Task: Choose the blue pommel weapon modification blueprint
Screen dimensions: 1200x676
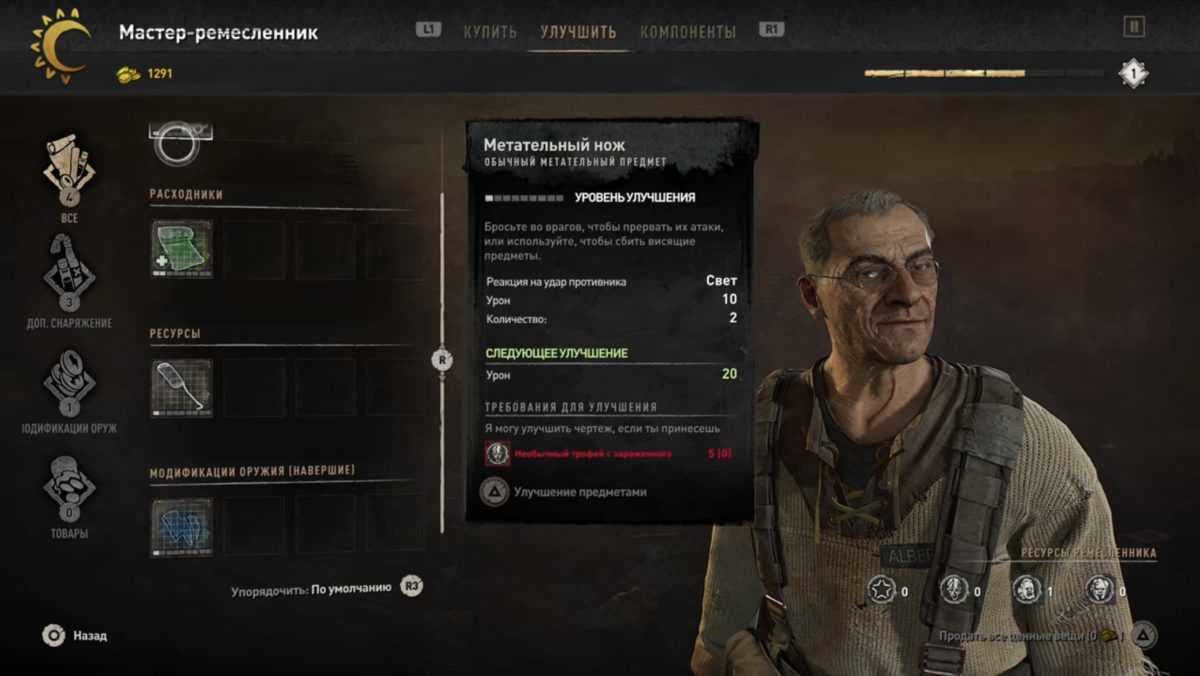Action: 182,527
